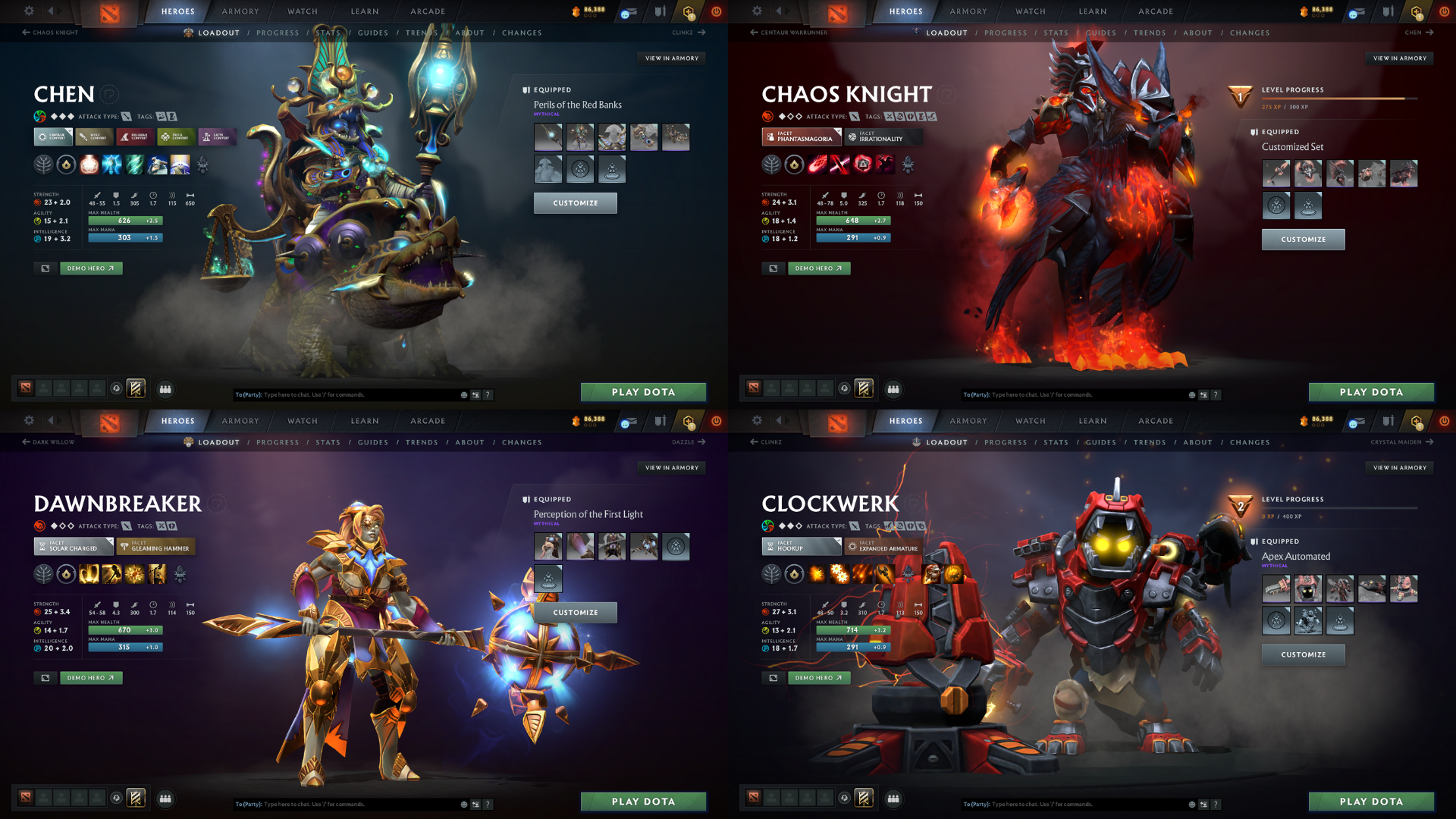This screenshot has height=819, width=1456.
Task: Switch Dawnbreaker to Gleaming Hammer facet
Action: click(x=155, y=546)
